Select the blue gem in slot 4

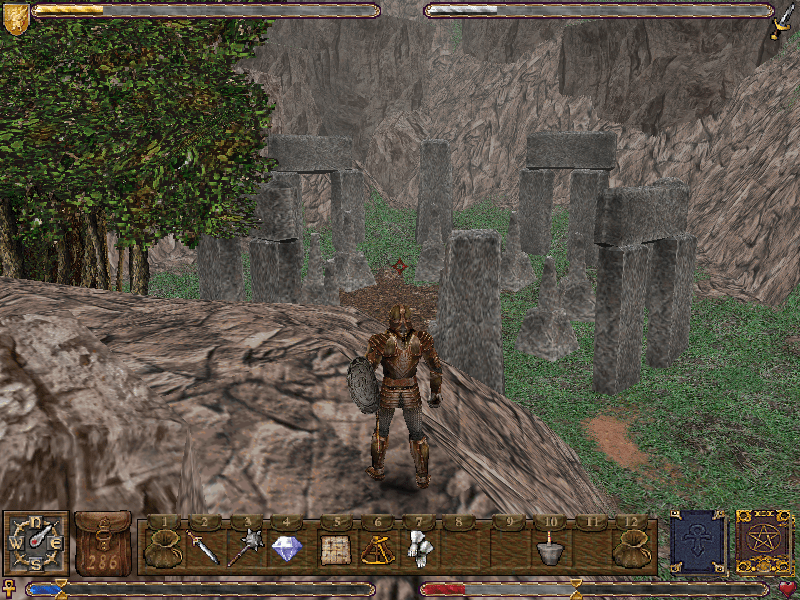[287, 548]
